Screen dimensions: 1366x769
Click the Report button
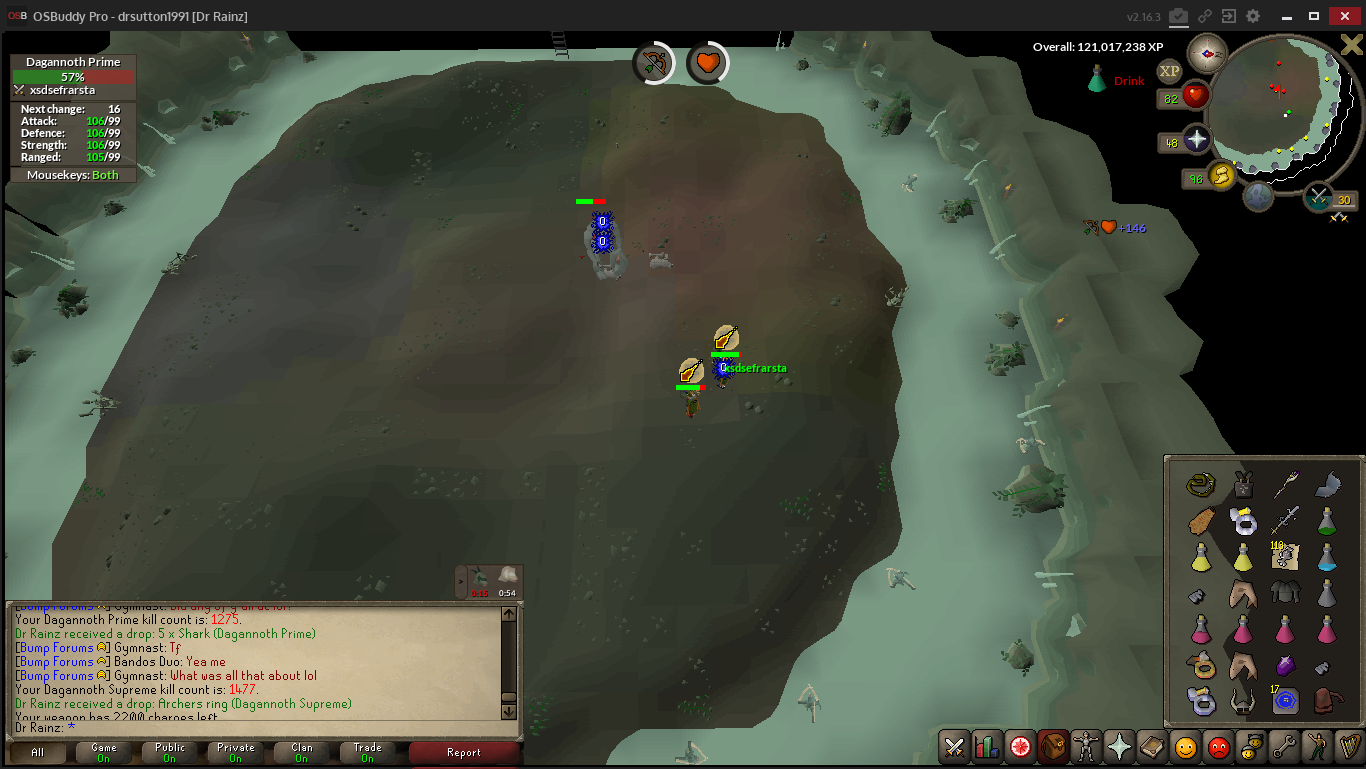click(x=464, y=752)
